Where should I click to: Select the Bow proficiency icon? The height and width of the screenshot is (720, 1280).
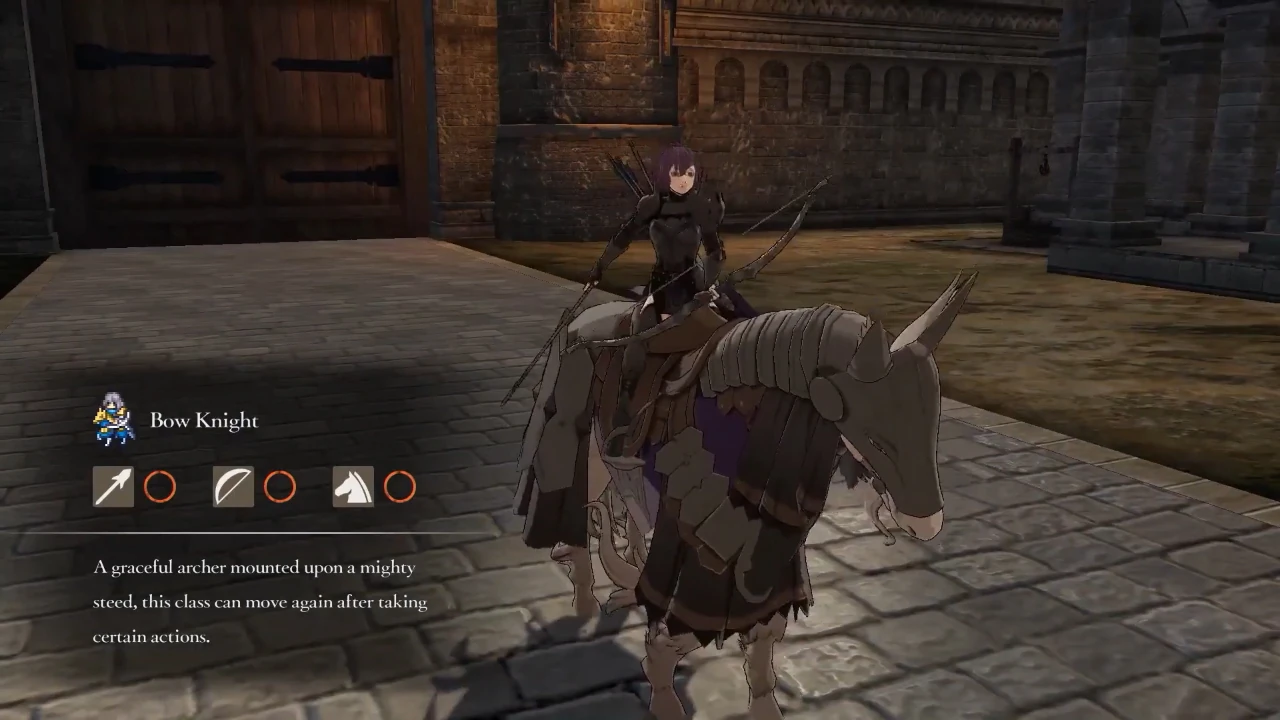233,487
